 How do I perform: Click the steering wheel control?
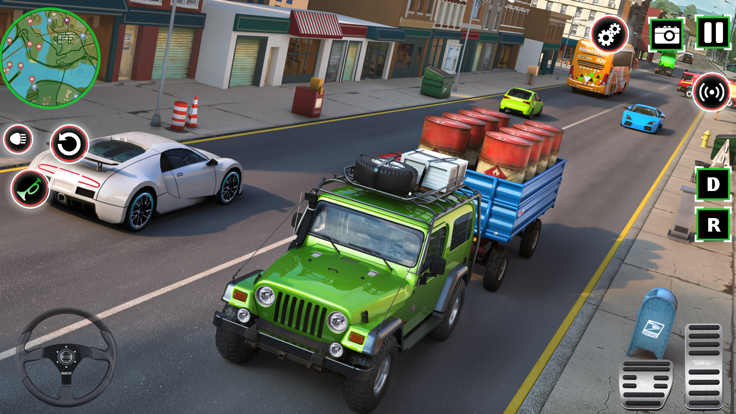(67, 357)
